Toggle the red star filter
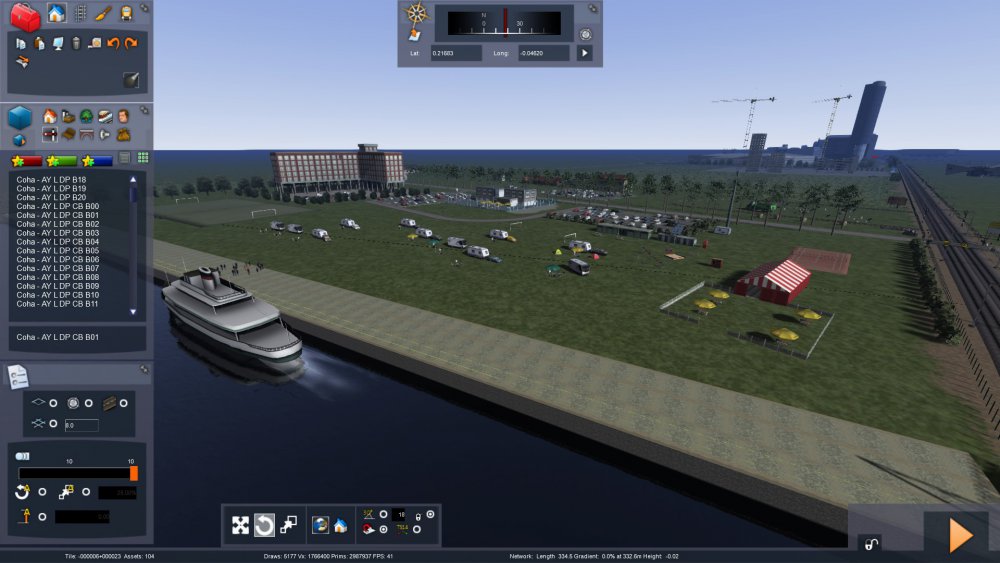The image size is (1000, 563). [x=27, y=160]
